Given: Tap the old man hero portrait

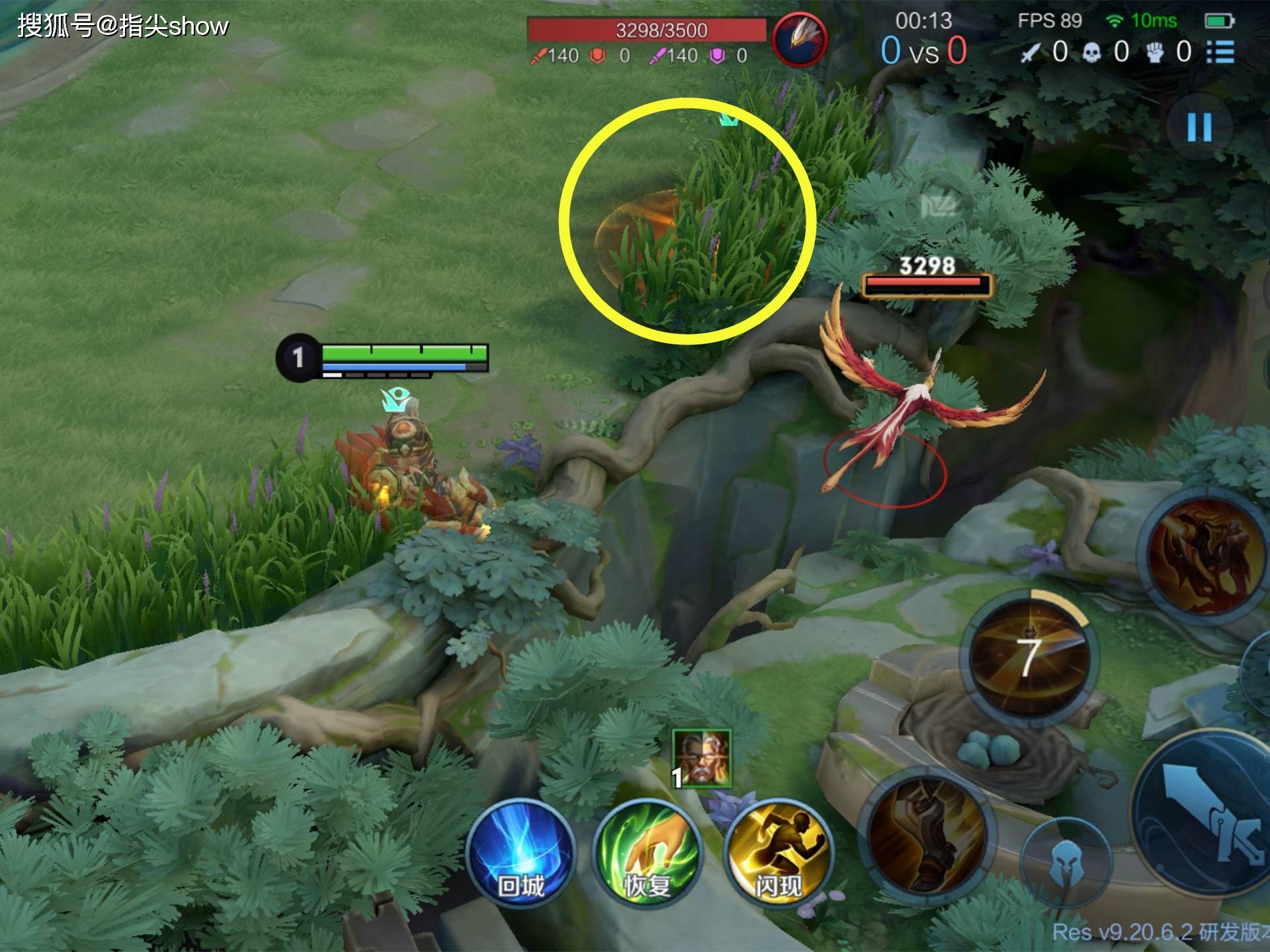Looking at the screenshot, I should (701, 758).
